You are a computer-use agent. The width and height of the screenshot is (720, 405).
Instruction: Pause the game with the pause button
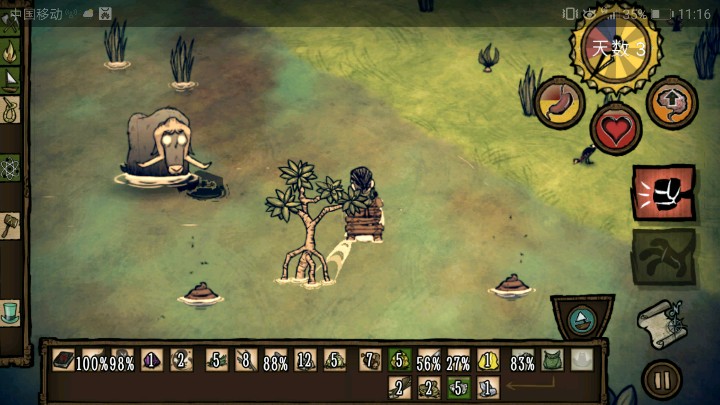(x=660, y=379)
